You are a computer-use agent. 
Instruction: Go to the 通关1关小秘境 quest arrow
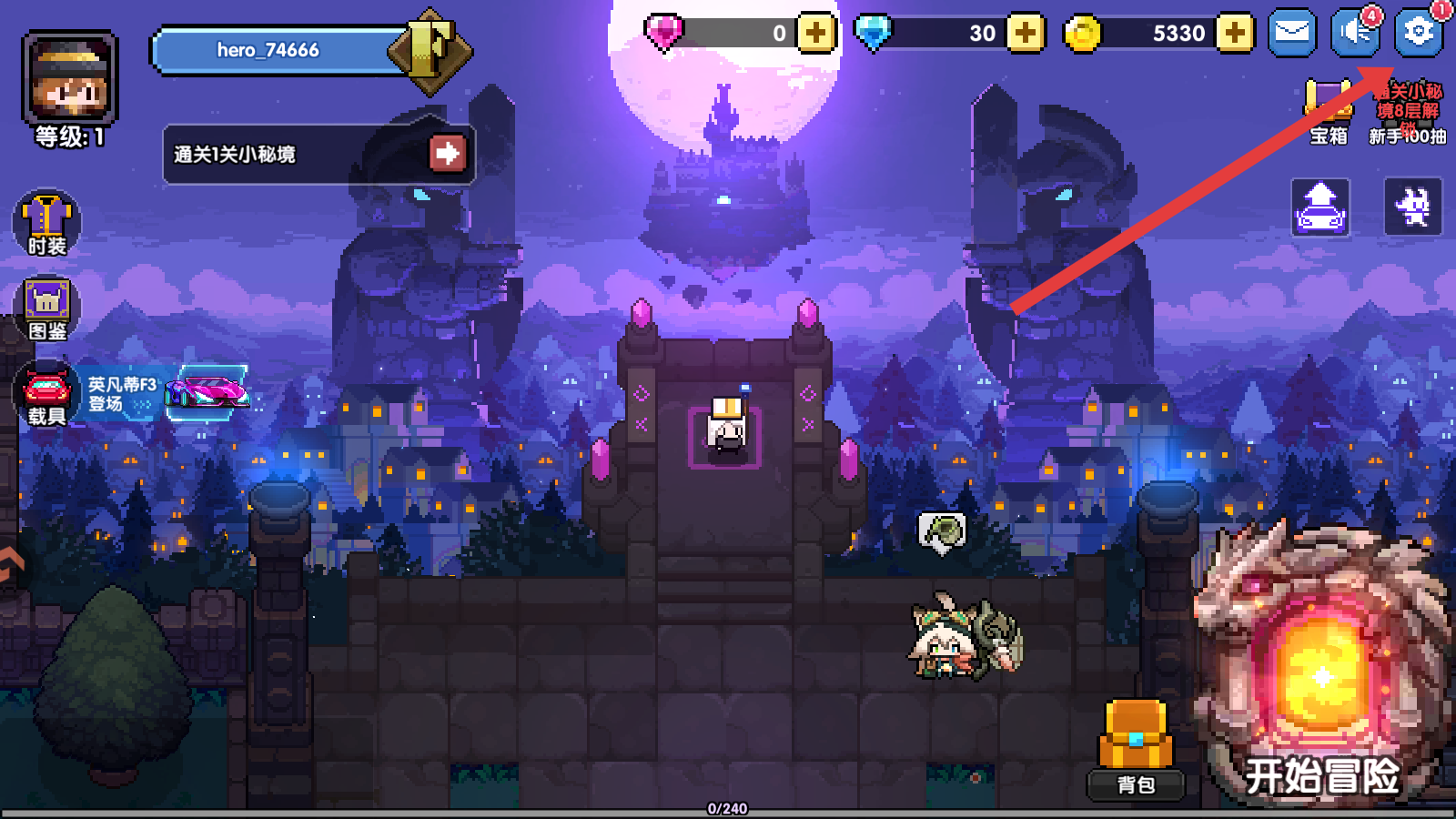pyautogui.click(x=447, y=154)
